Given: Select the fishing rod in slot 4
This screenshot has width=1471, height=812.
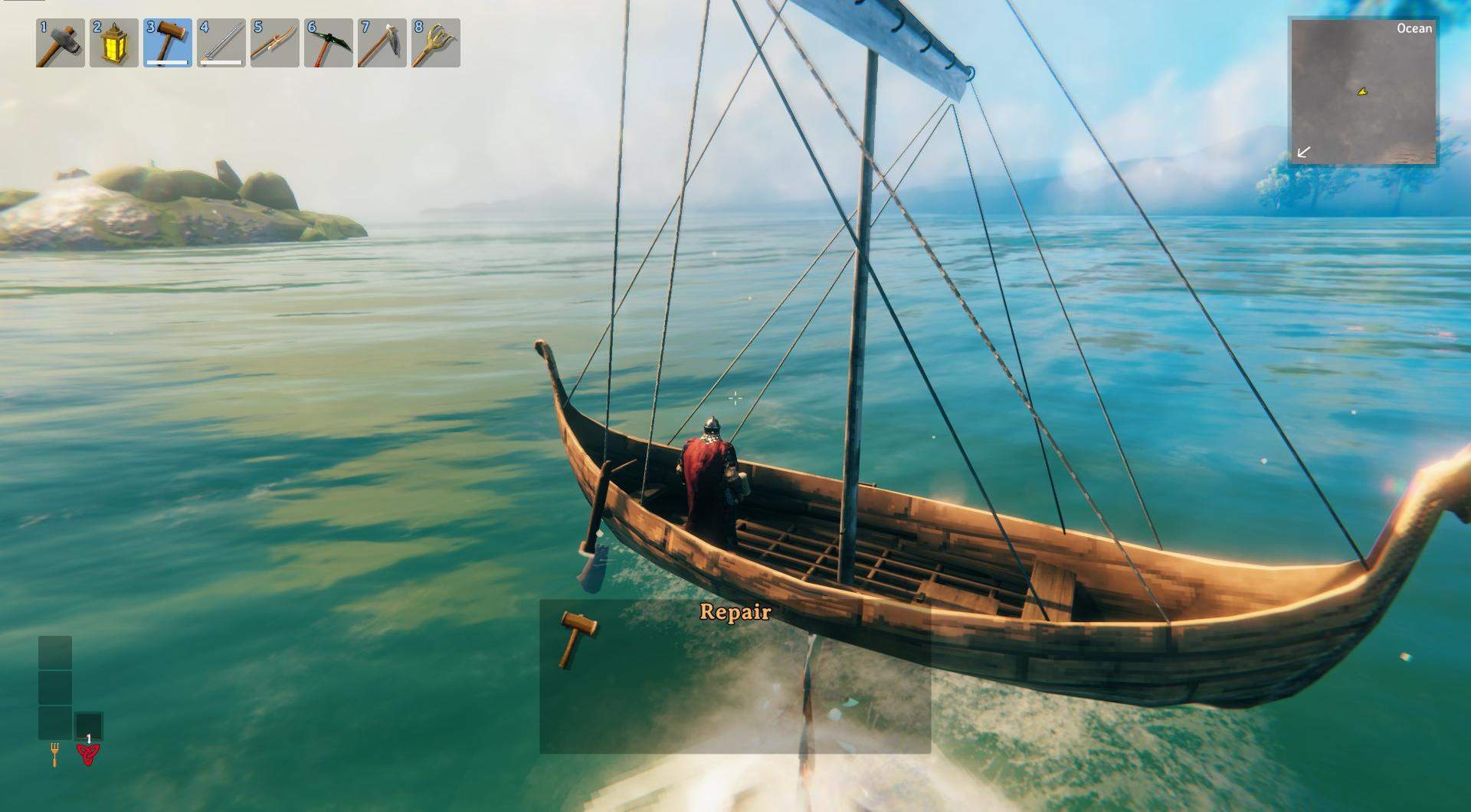Looking at the screenshot, I should tap(221, 43).
